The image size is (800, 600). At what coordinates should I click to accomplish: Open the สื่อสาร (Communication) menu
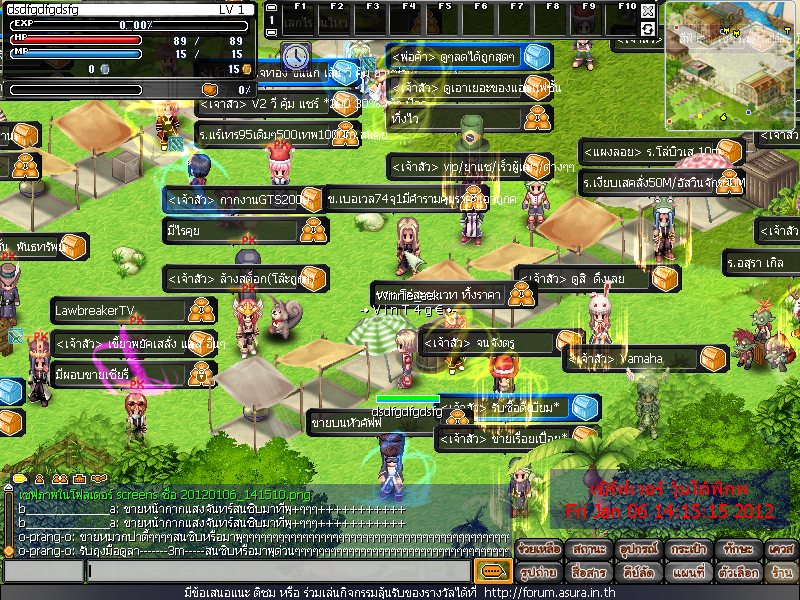click(x=586, y=572)
